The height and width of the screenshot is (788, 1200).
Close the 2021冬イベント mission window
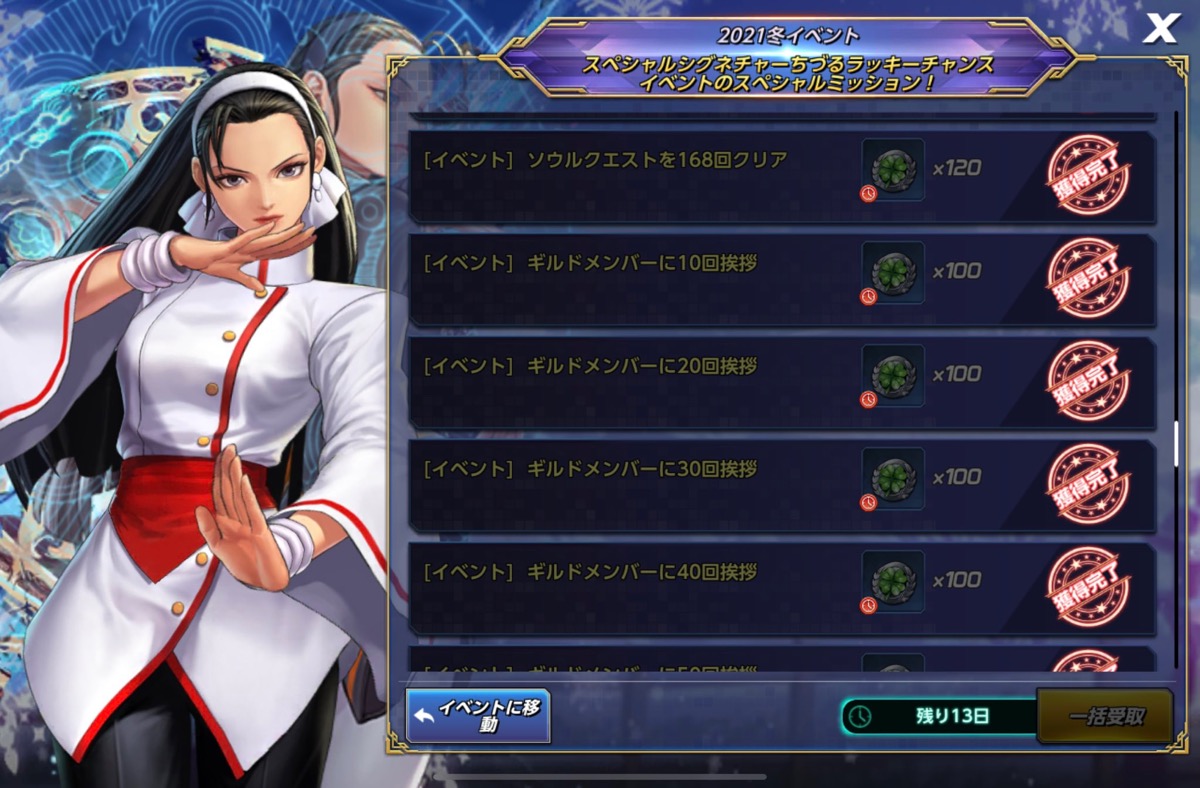click(1160, 29)
